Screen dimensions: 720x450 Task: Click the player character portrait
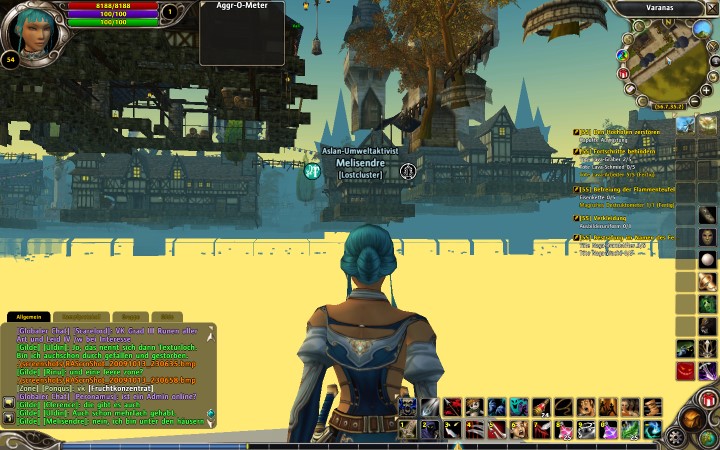28,28
